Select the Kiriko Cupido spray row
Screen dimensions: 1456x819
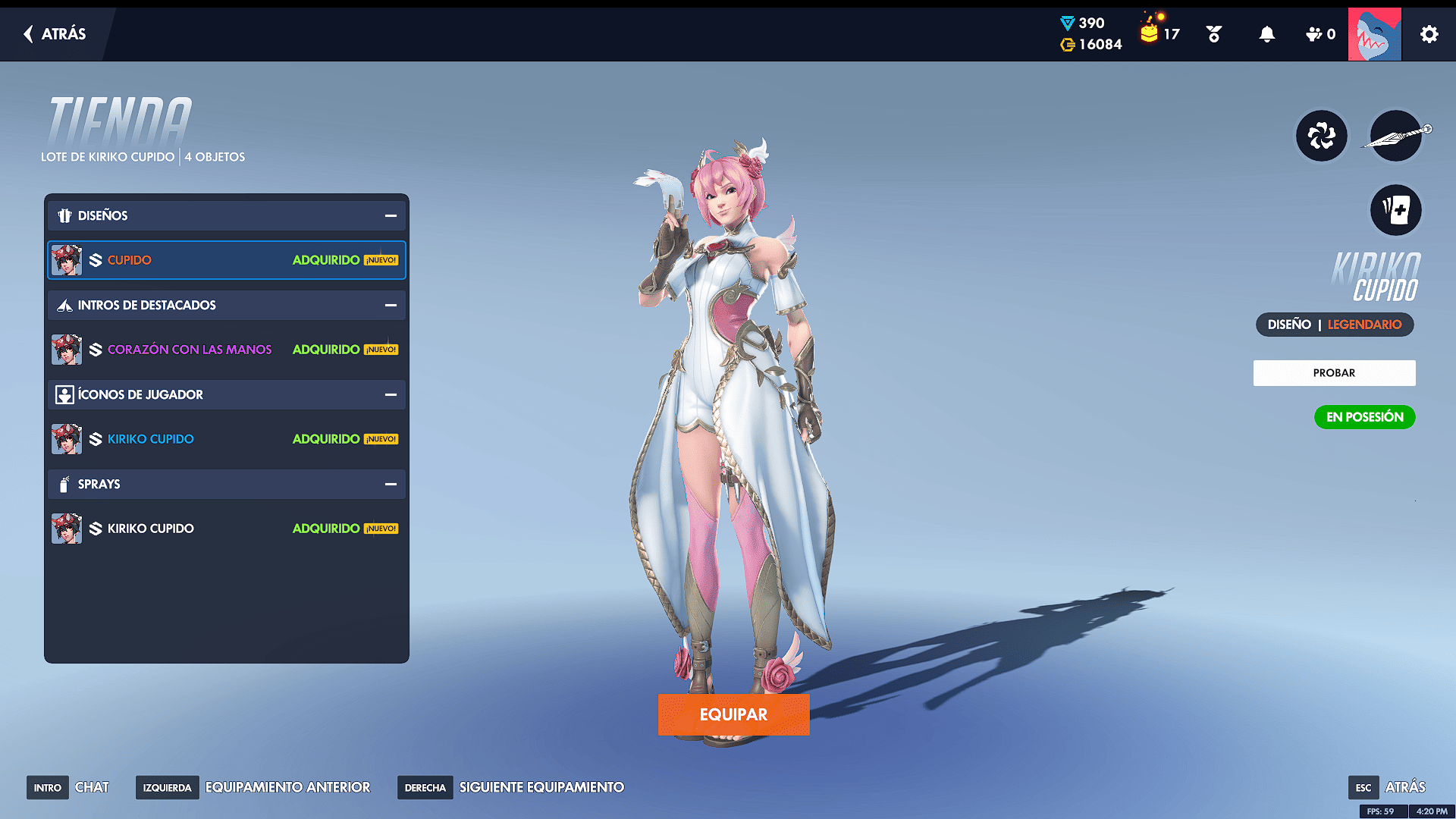[227, 529]
